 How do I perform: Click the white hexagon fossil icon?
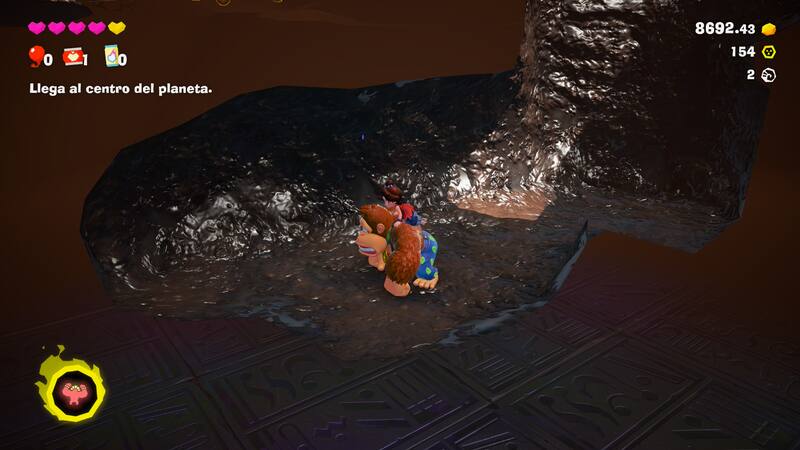pos(769,75)
